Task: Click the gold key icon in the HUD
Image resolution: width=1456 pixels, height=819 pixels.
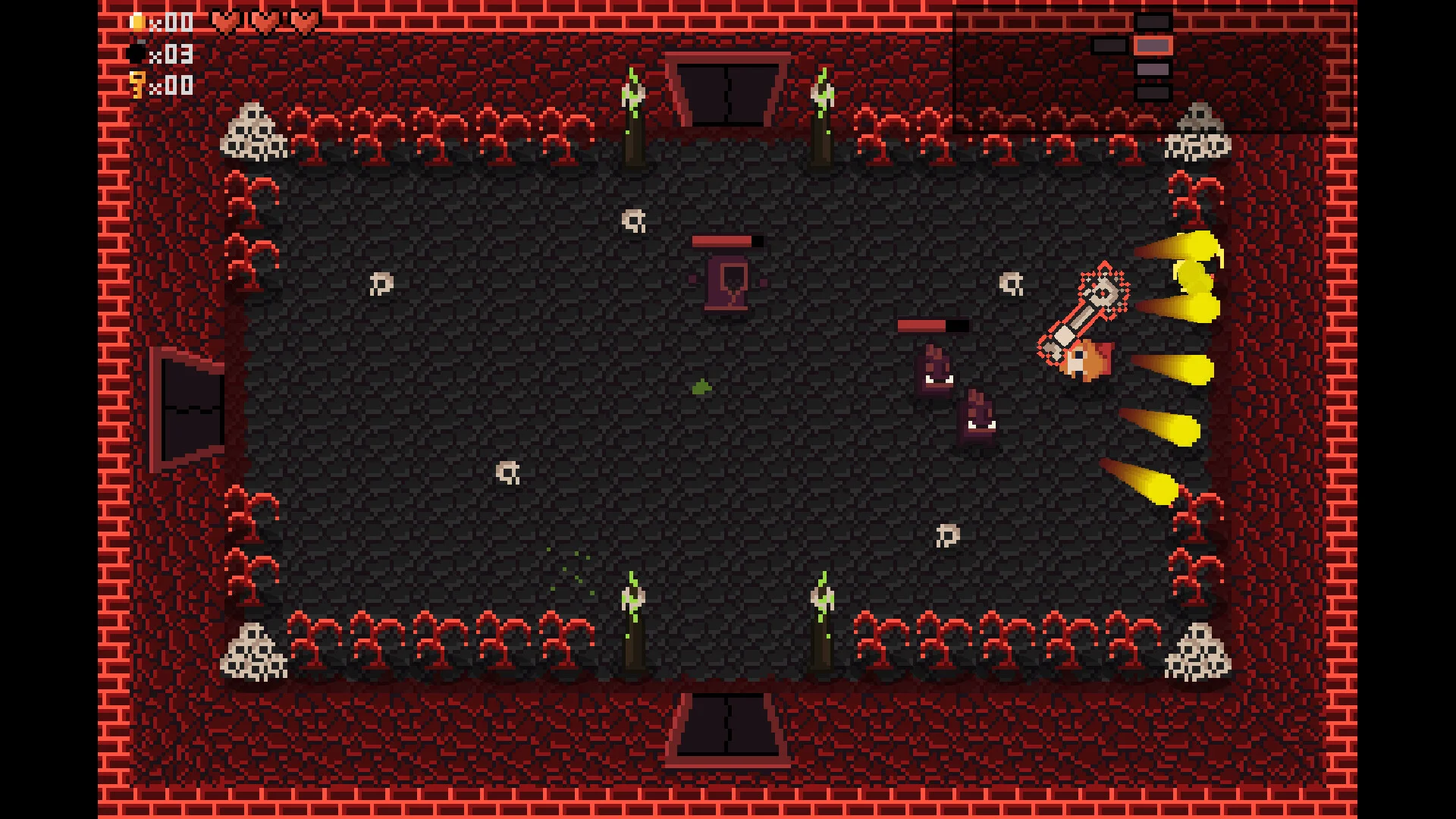Action: (137, 84)
